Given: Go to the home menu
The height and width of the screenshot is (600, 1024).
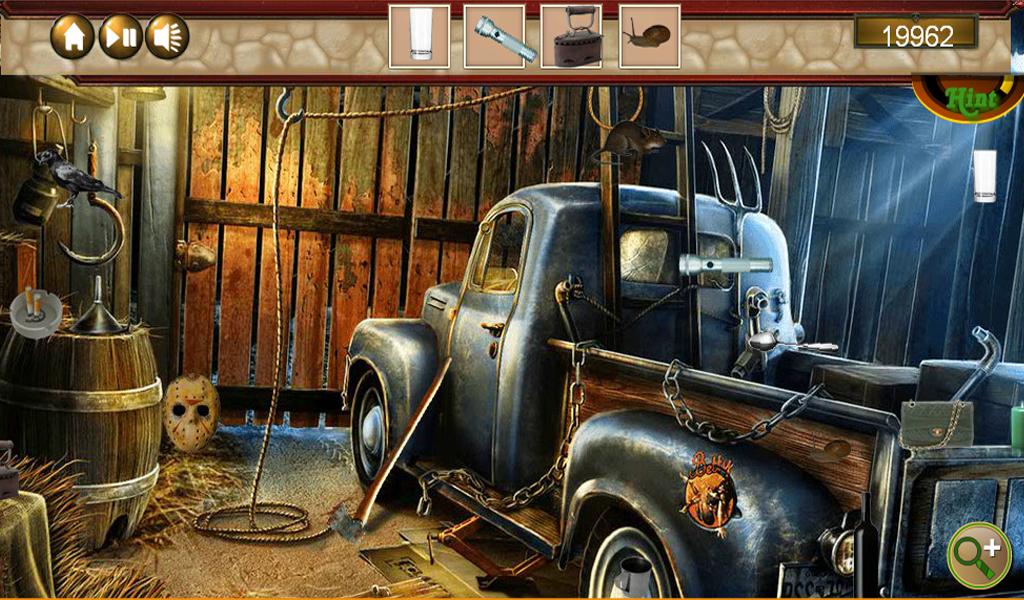Looking at the screenshot, I should coord(73,37).
